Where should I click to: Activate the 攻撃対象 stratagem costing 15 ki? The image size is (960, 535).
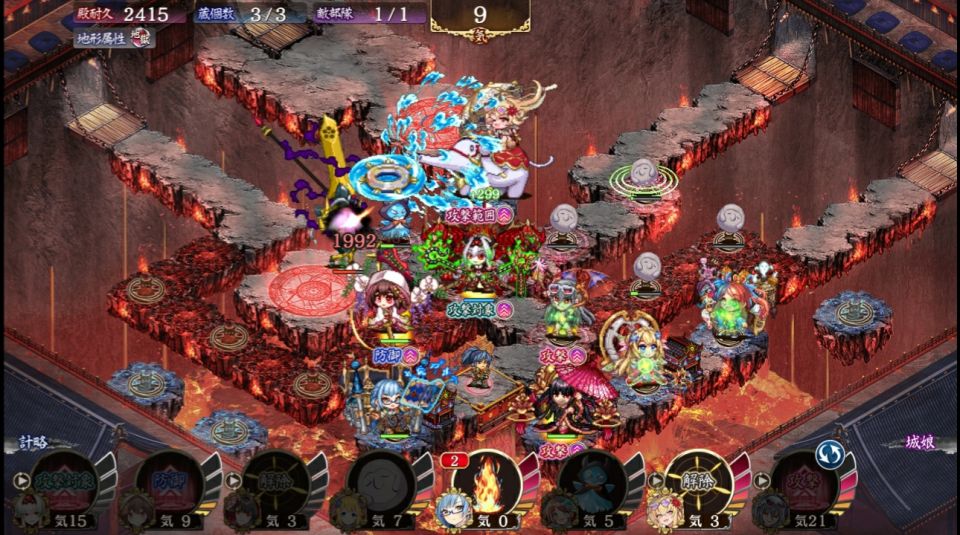(66, 482)
